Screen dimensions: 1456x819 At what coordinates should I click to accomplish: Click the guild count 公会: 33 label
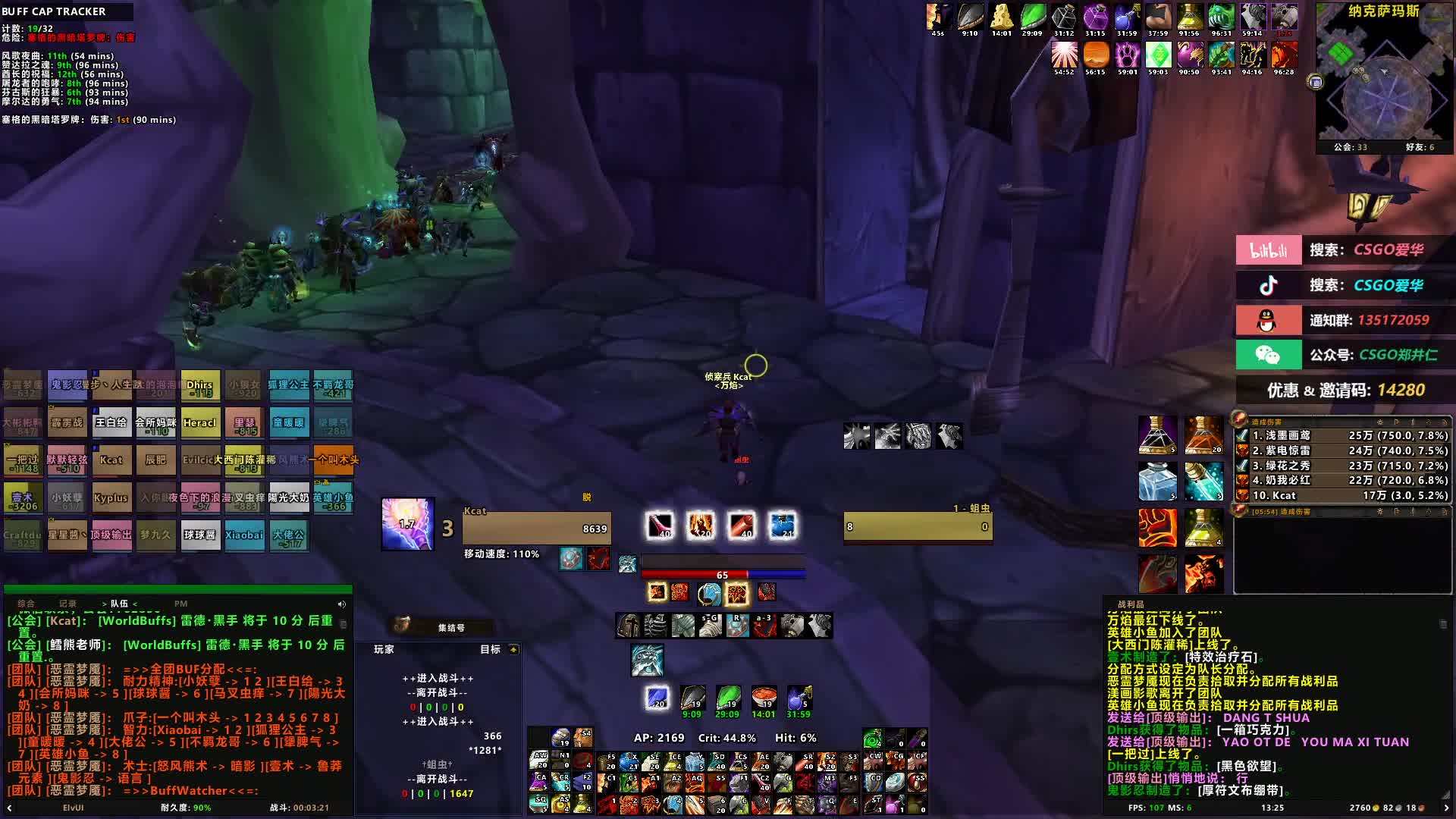[x=1351, y=147]
